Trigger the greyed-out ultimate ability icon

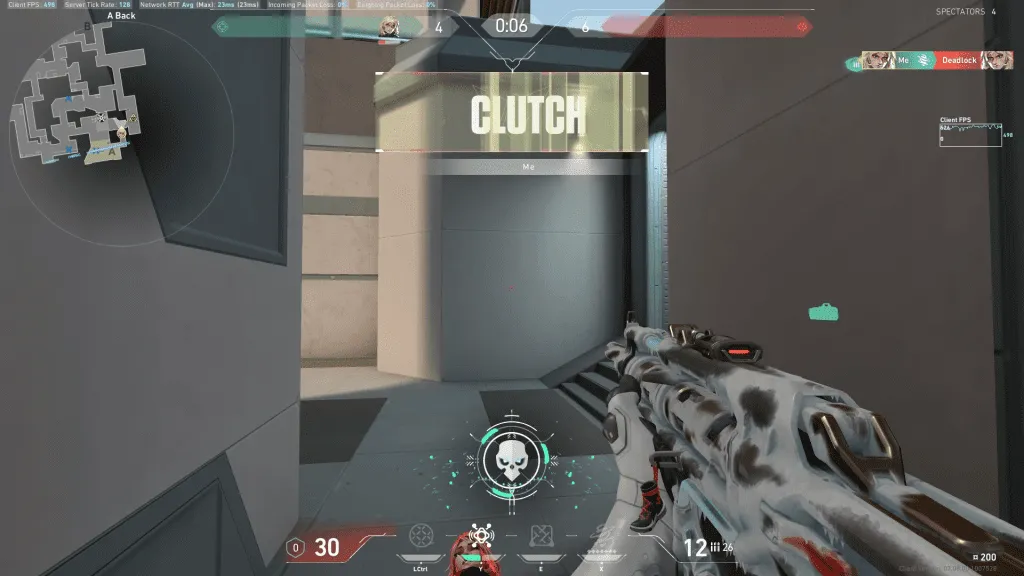[599, 536]
